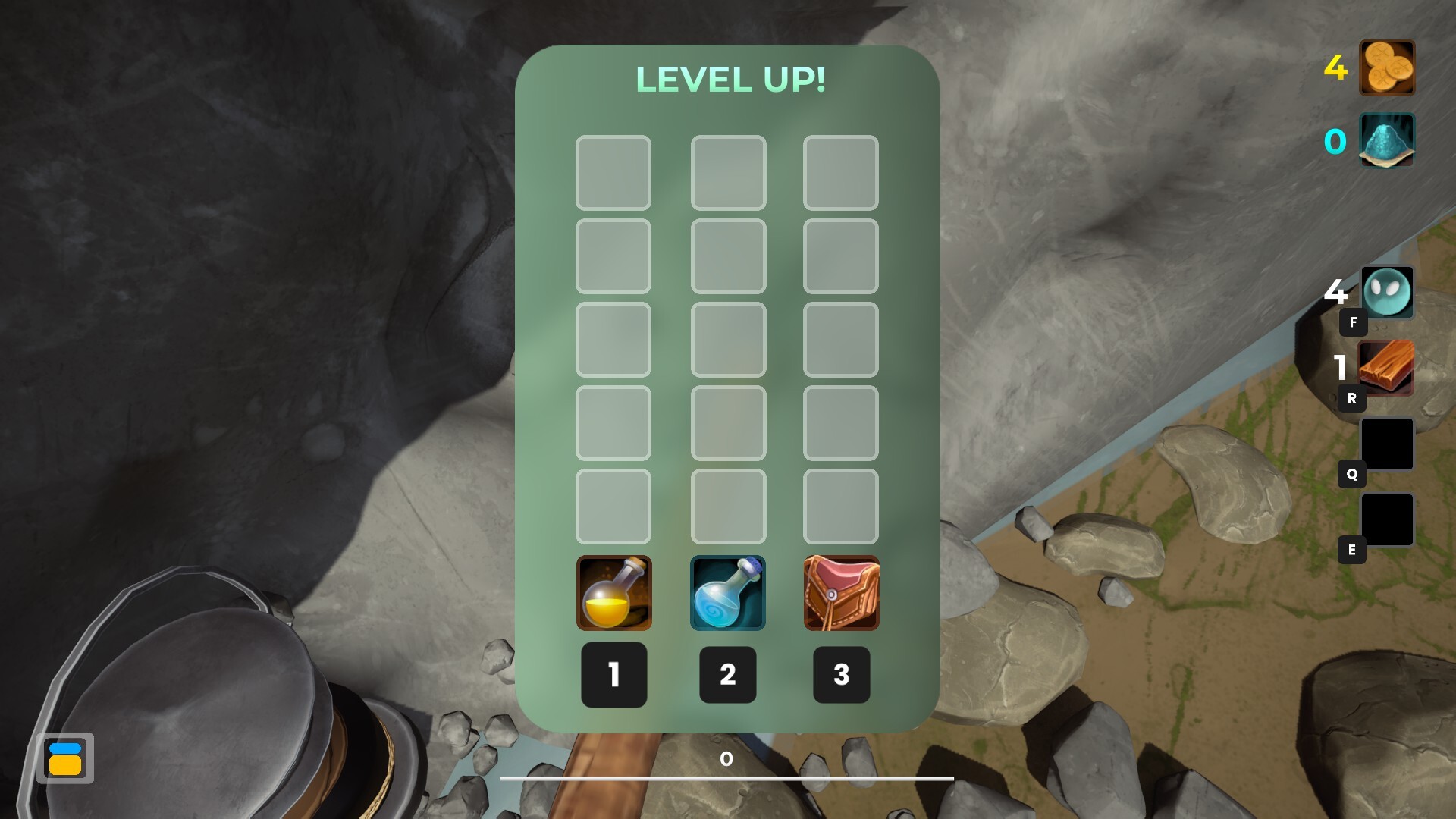The height and width of the screenshot is (819, 1456).
Task: Select the wood plank item slot
Action: [x=1386, y=367]
